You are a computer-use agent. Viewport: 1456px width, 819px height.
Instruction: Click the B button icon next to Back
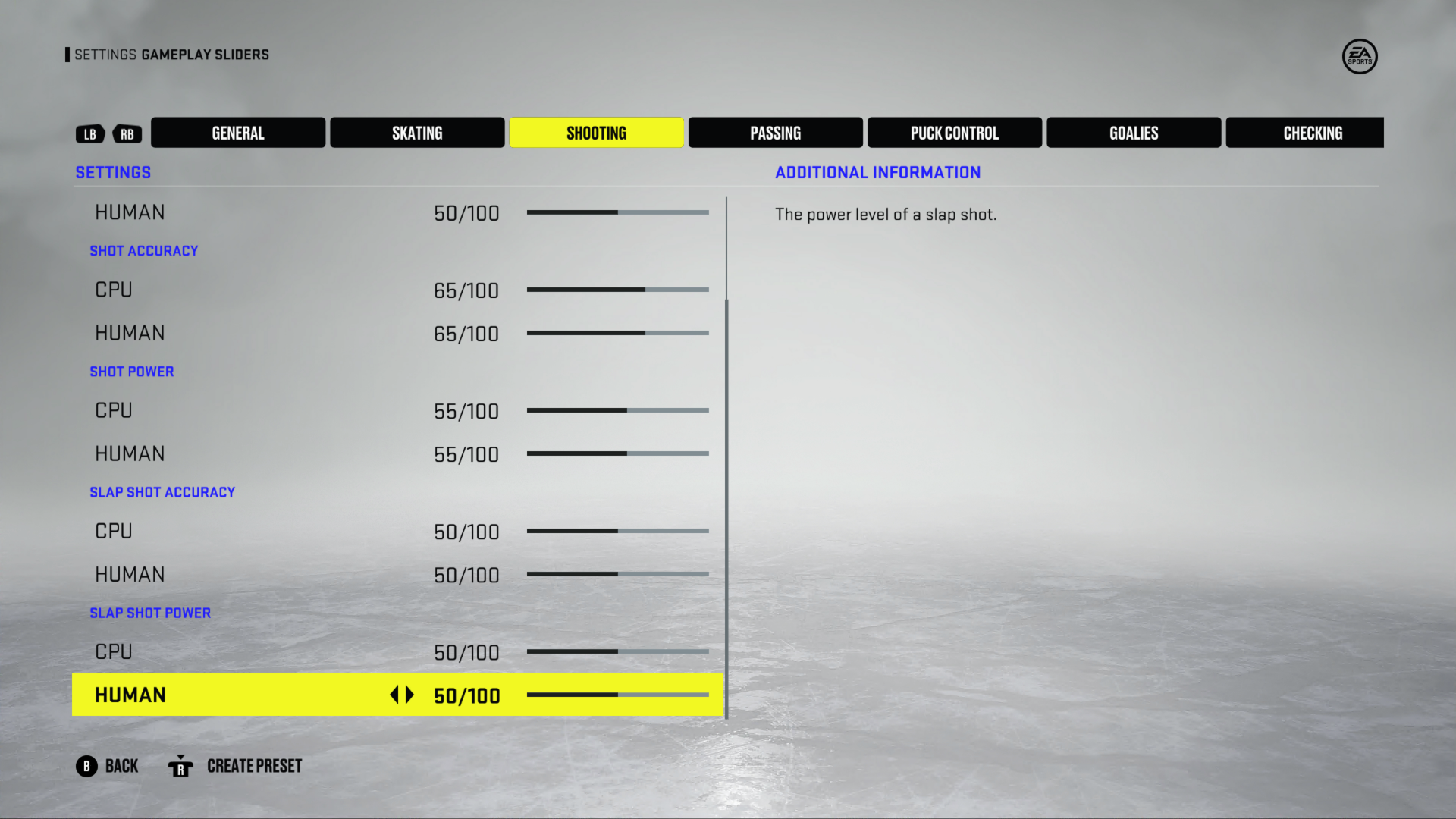click(x=86, y=766)
